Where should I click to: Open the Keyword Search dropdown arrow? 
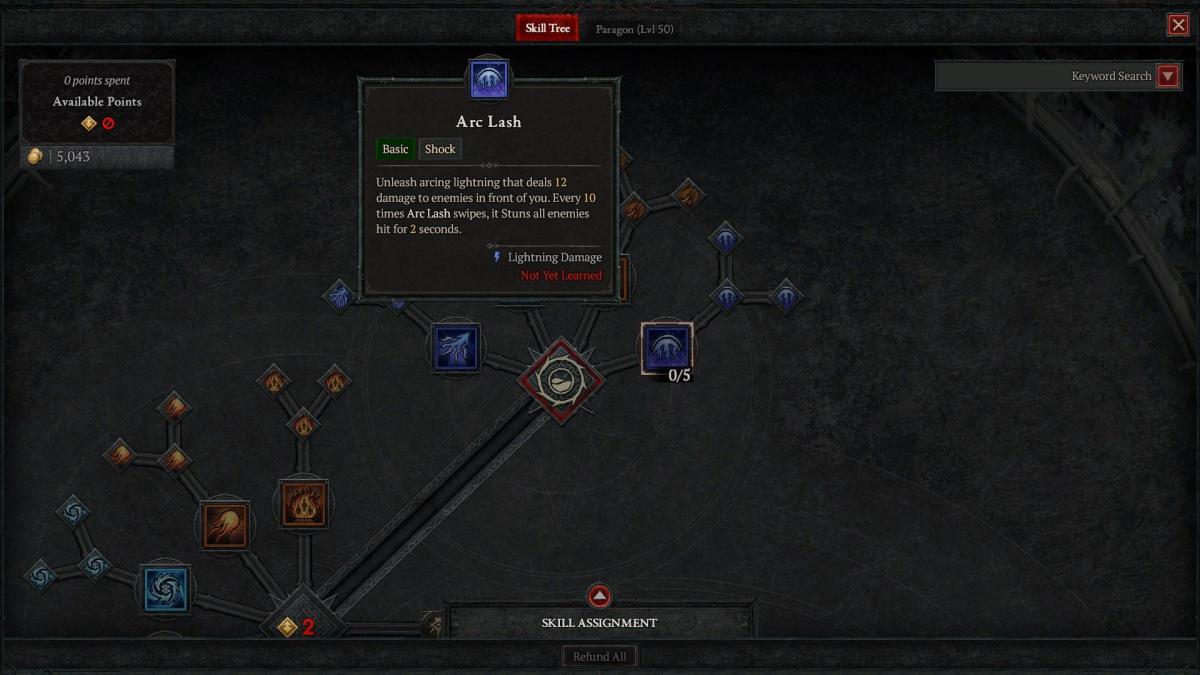click(x=1167, y=76)
